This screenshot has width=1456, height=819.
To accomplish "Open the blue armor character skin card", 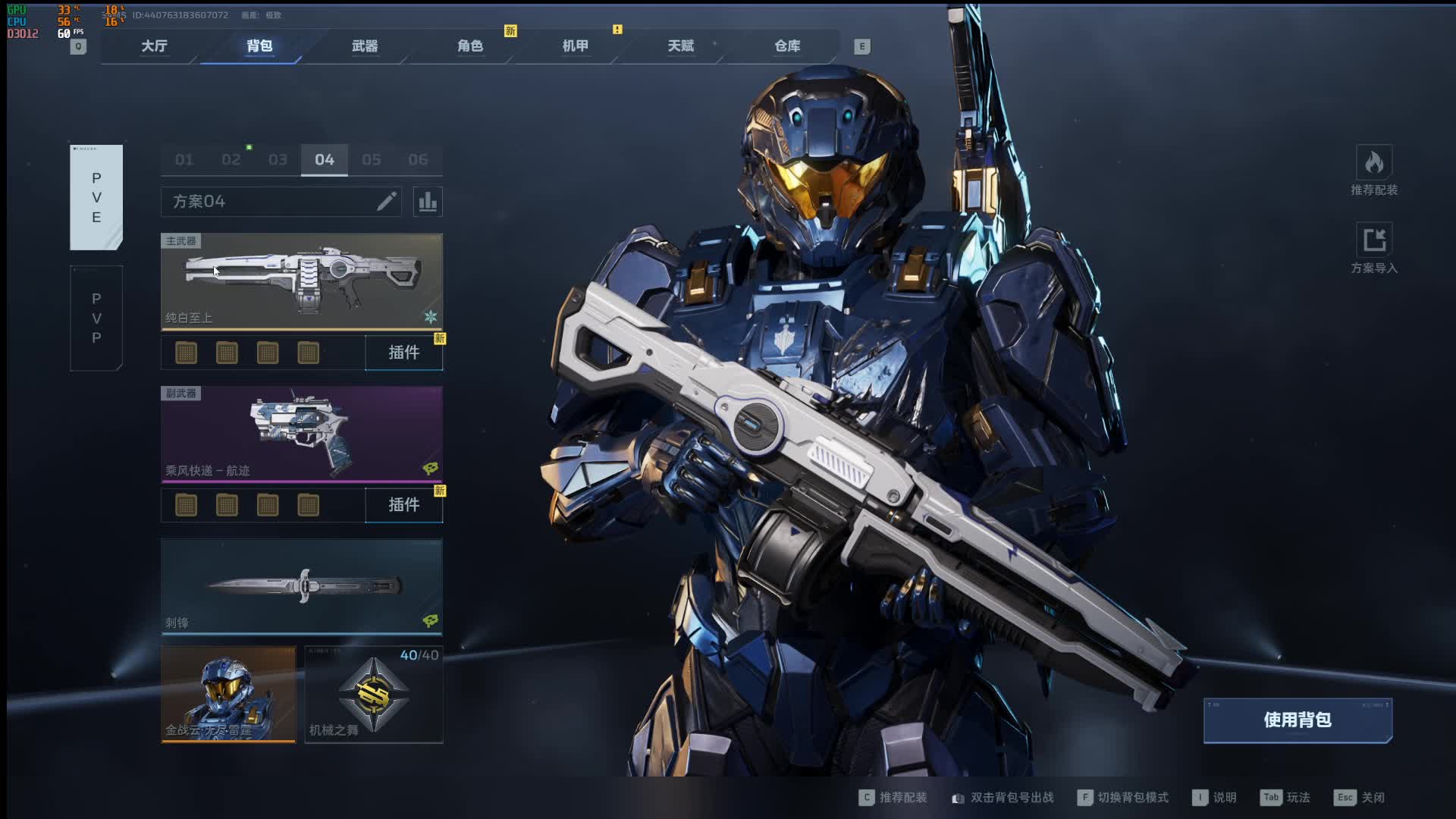I will (x=228, y=694).
